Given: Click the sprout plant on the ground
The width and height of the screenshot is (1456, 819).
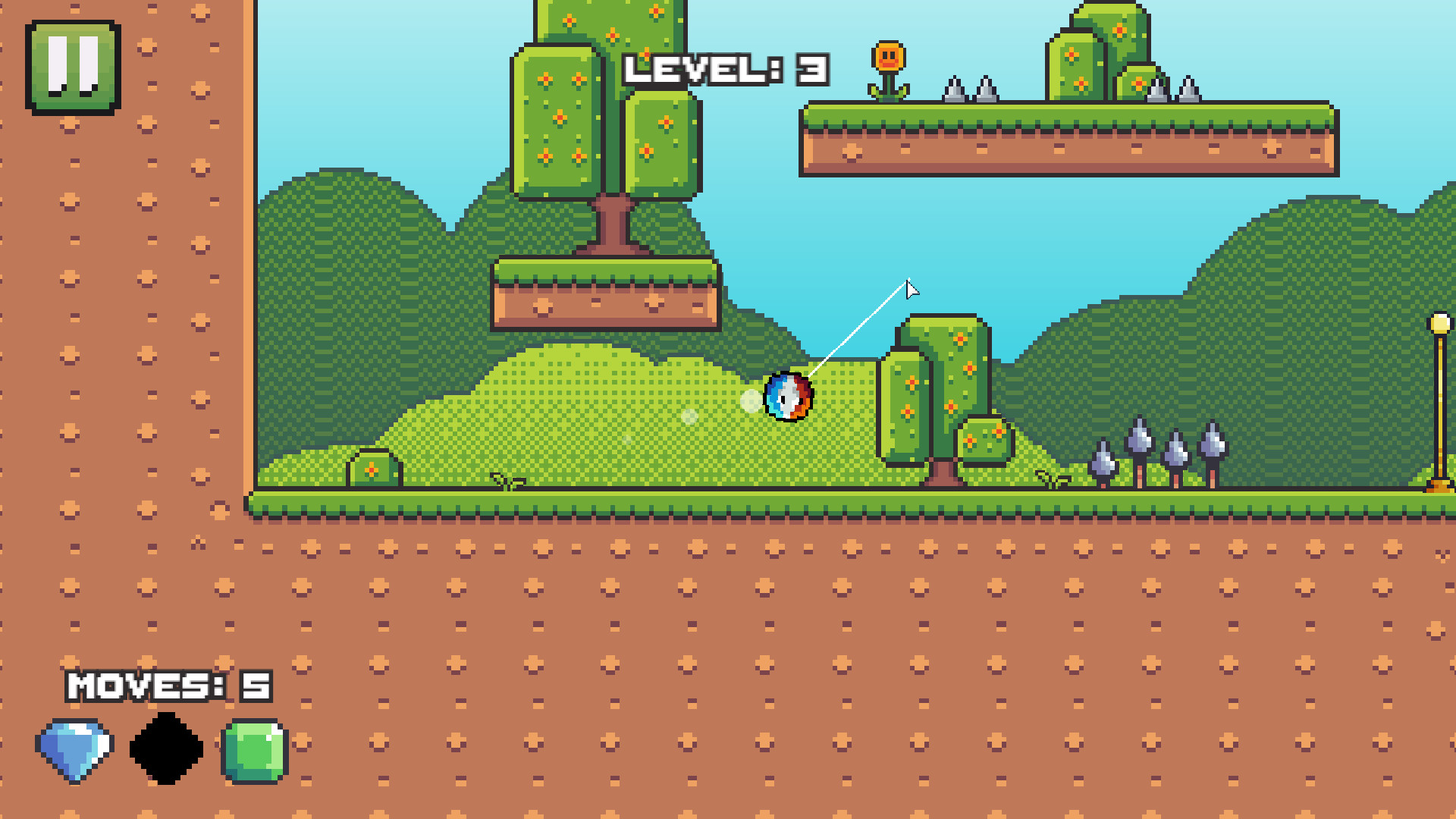Looking at the screenshot, I should pos(506,480).
